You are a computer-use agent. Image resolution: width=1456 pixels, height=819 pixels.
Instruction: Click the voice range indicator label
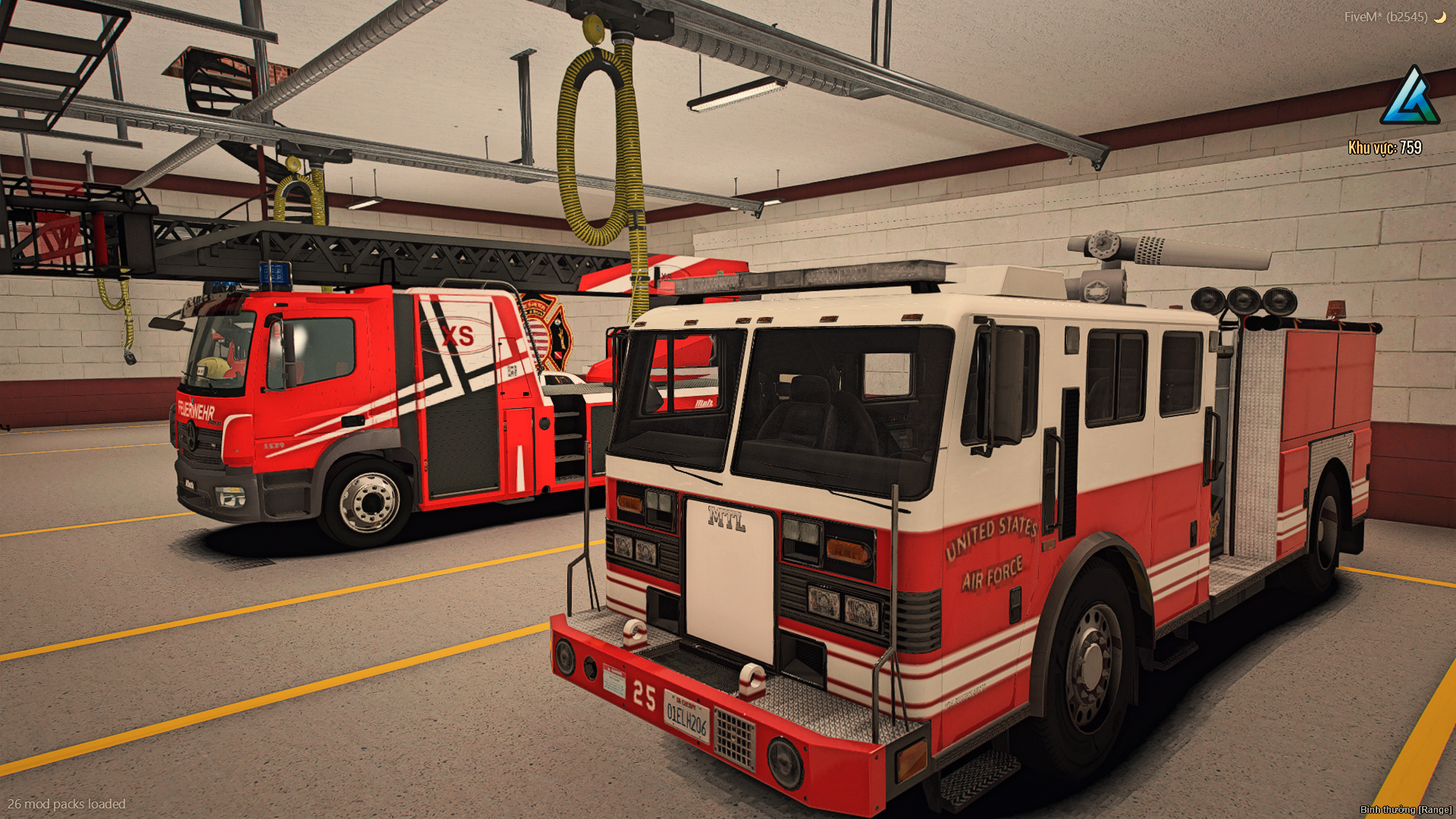(1405, 809)
